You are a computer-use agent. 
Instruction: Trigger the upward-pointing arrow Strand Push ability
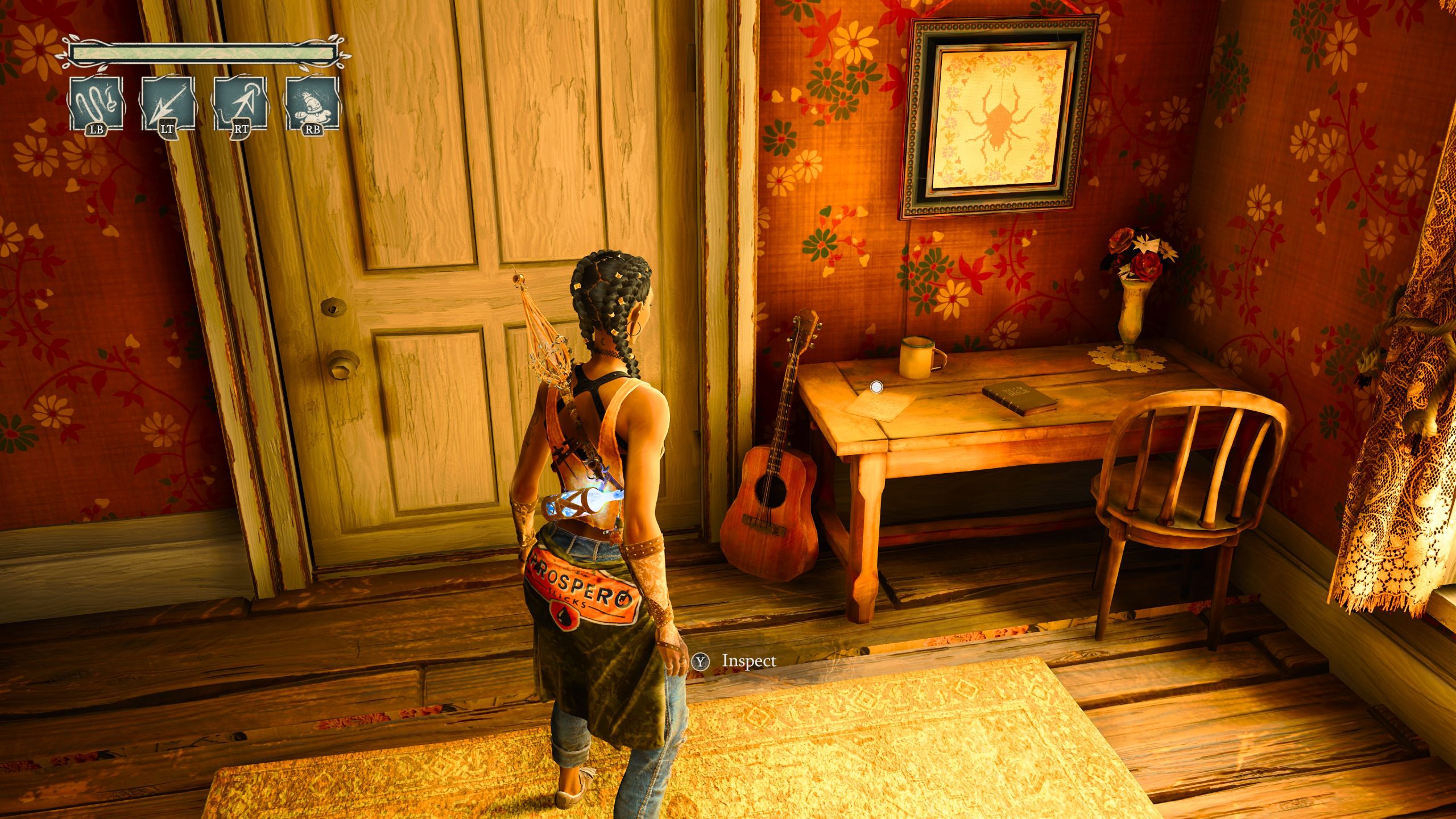241,104
